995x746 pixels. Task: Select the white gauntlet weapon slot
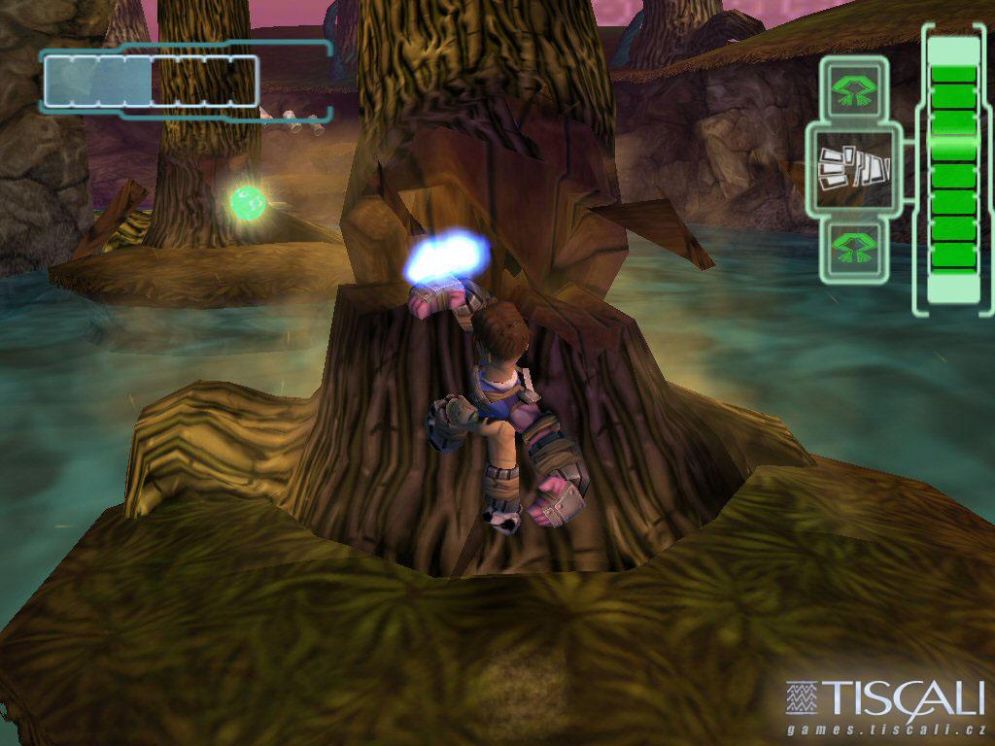(x=853, y=169)
